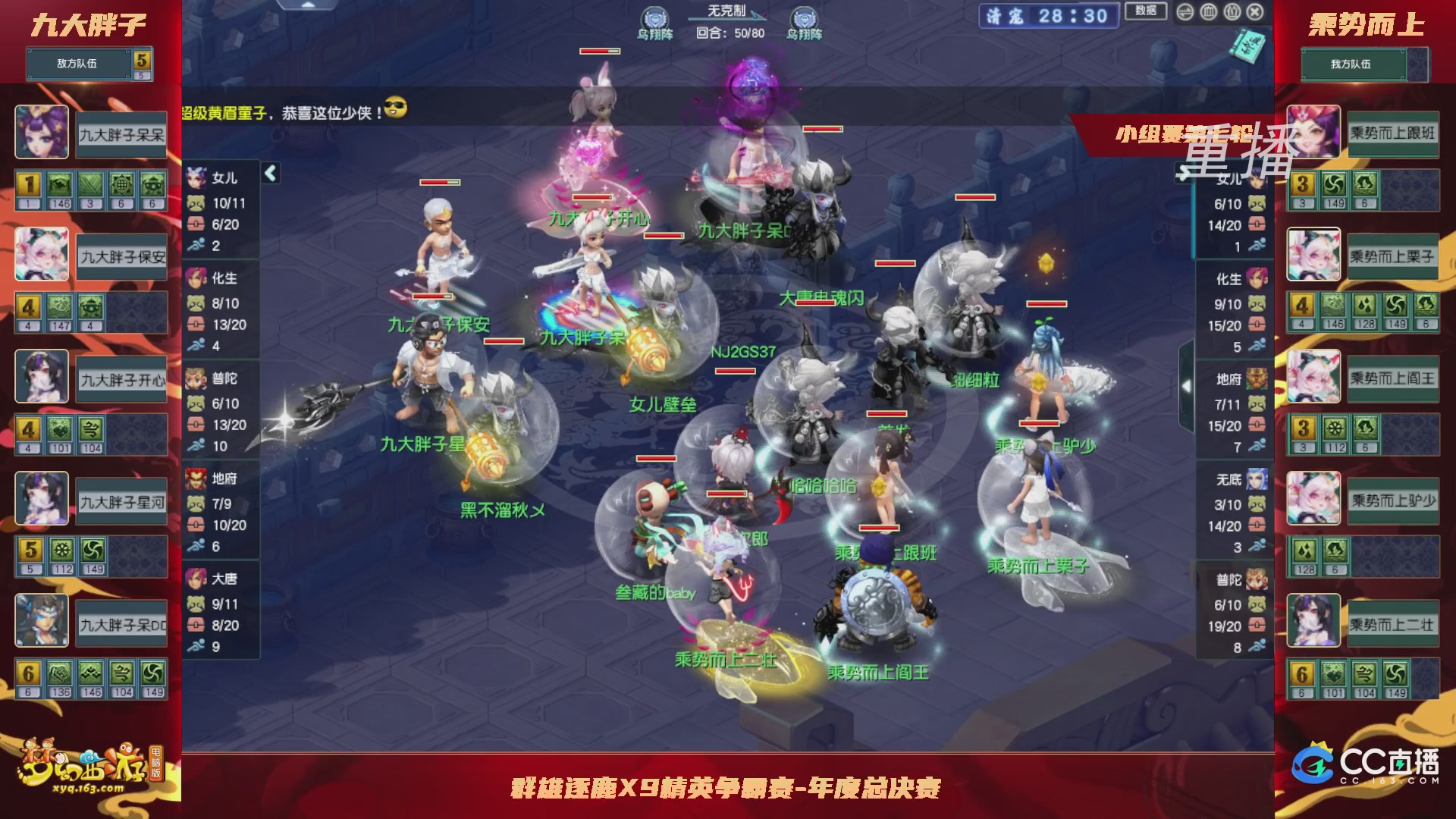Screen dimensions: 1456x819
Task: Click the 化生 sect avatar icon
Action: [196, 279]
